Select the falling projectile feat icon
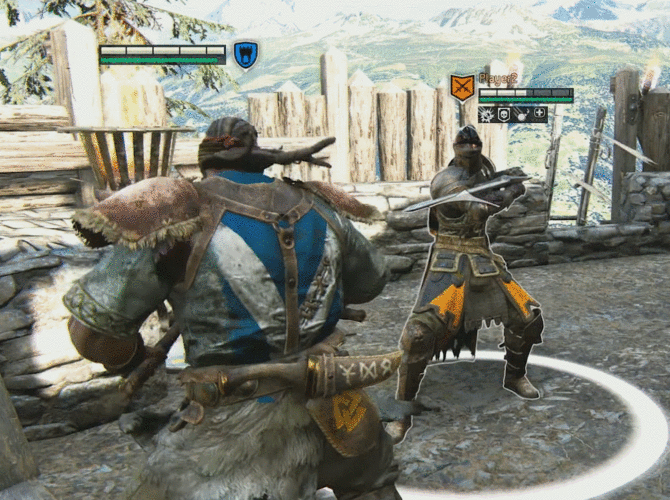 (522, 114)
